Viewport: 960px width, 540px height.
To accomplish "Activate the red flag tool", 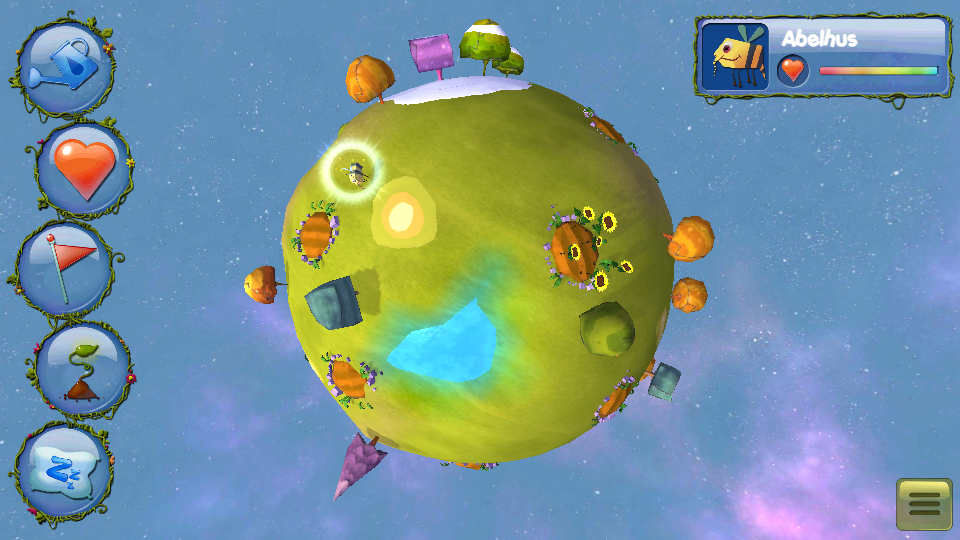I will point(68,268).
